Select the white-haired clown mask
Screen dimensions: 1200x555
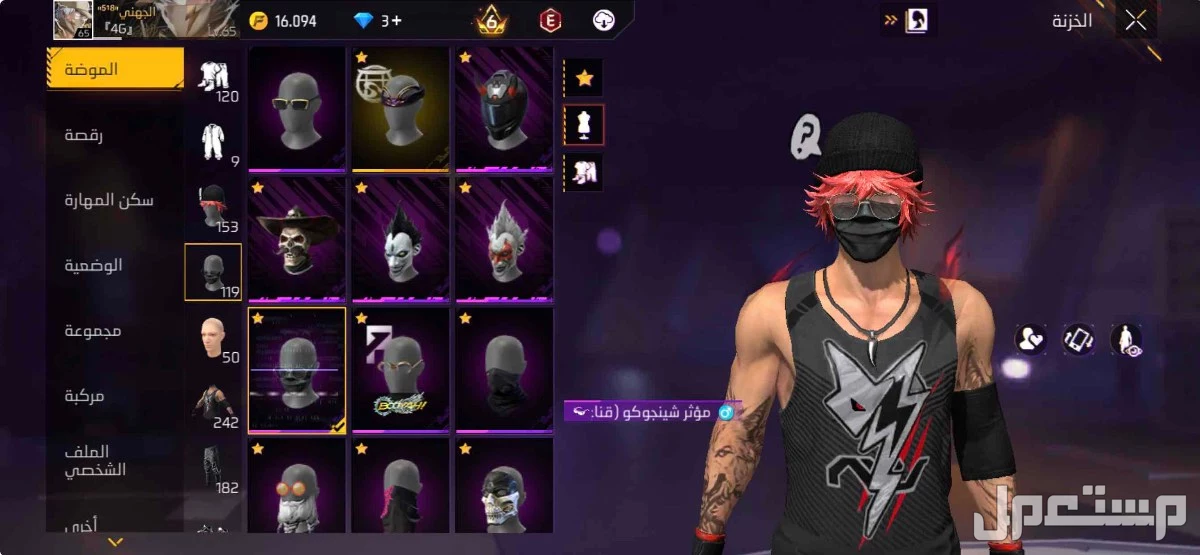504,238
